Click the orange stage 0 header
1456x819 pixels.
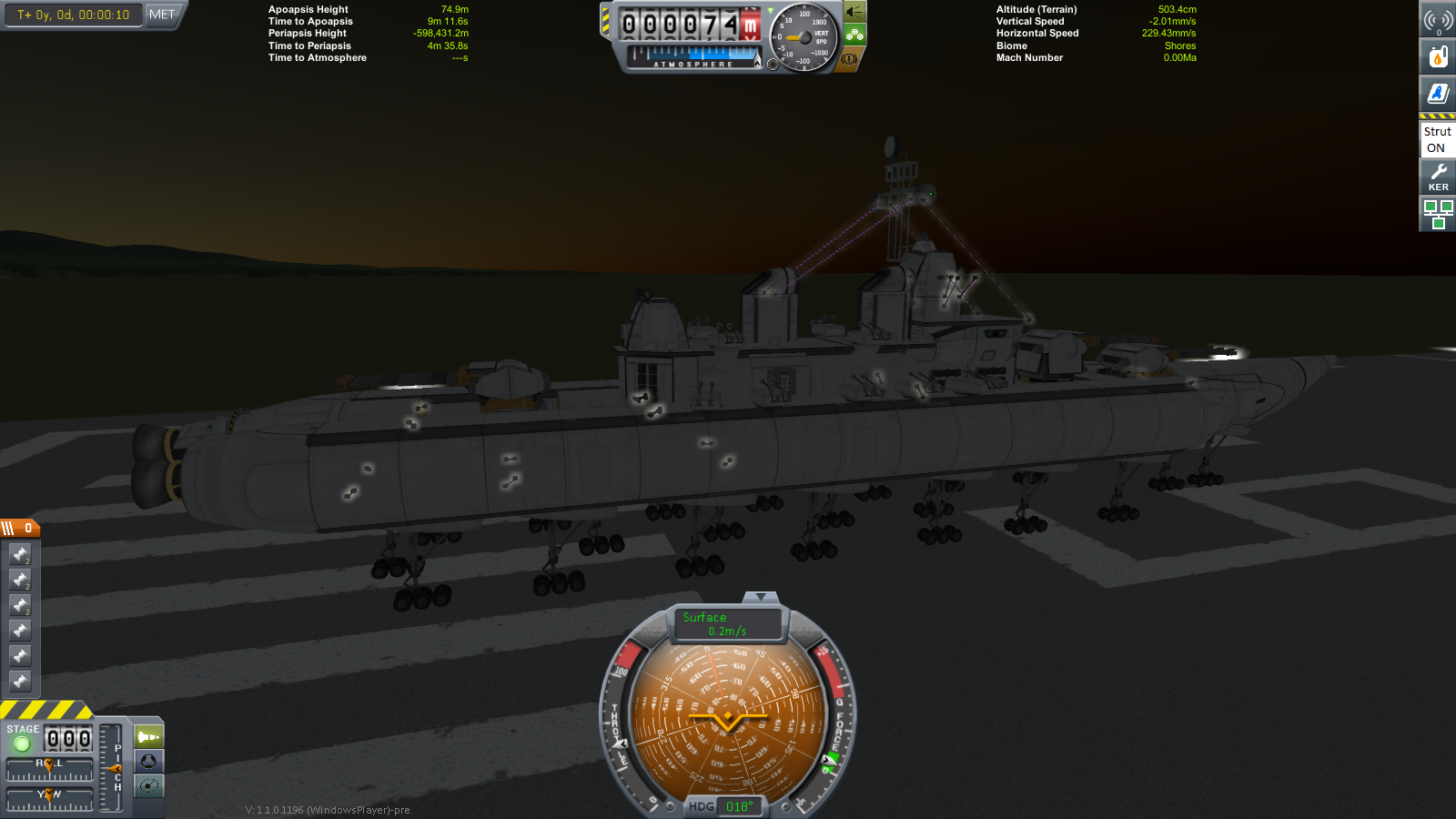click(20, 528)
